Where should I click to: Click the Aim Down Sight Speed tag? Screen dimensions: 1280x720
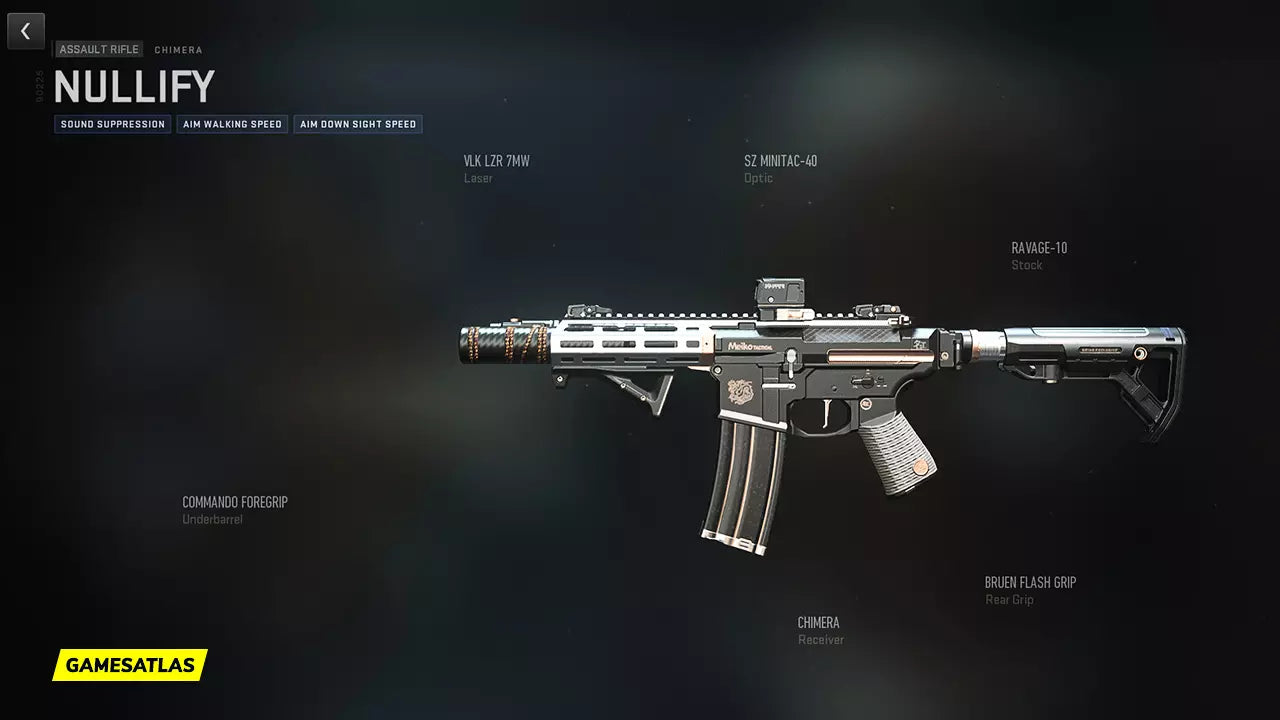(358, 125)
